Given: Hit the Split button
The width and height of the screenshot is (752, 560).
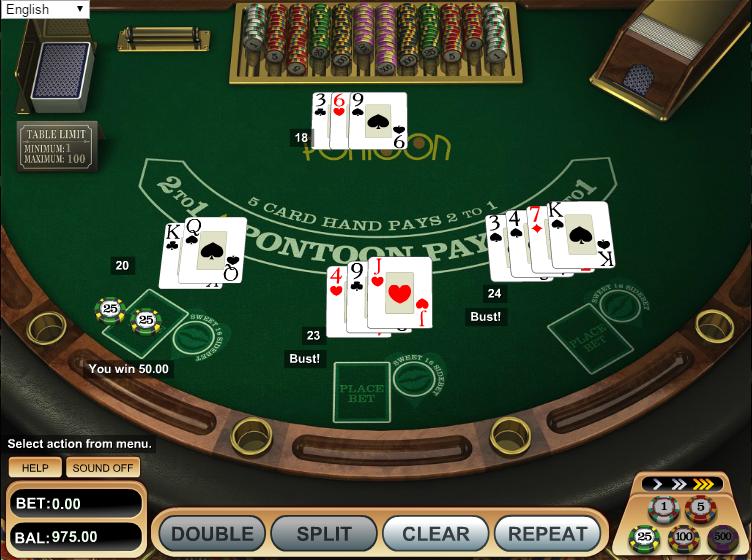Looking at the screenshot, I should tap(323, 533).
